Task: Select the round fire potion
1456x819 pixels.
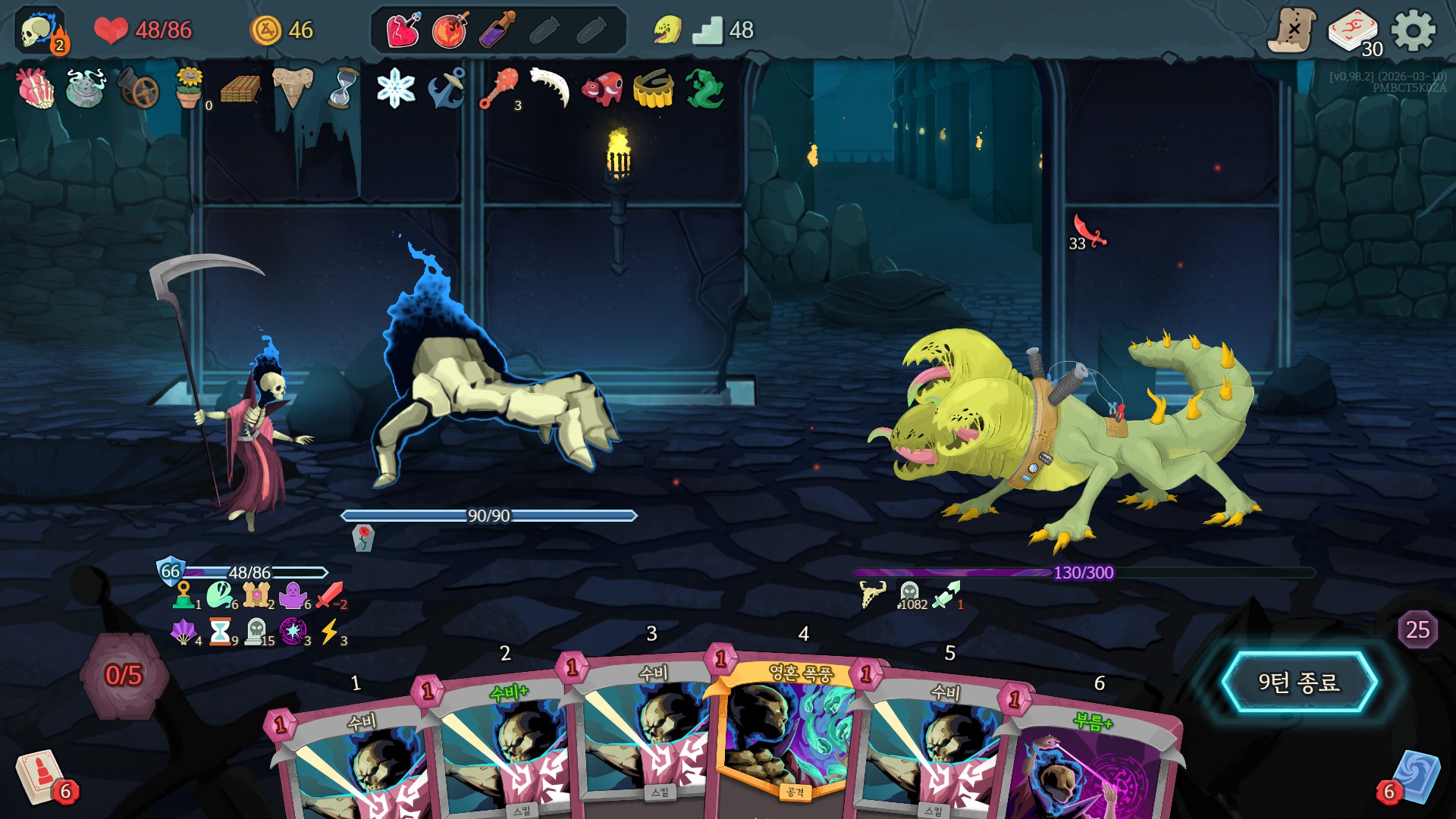Action: 450,31
